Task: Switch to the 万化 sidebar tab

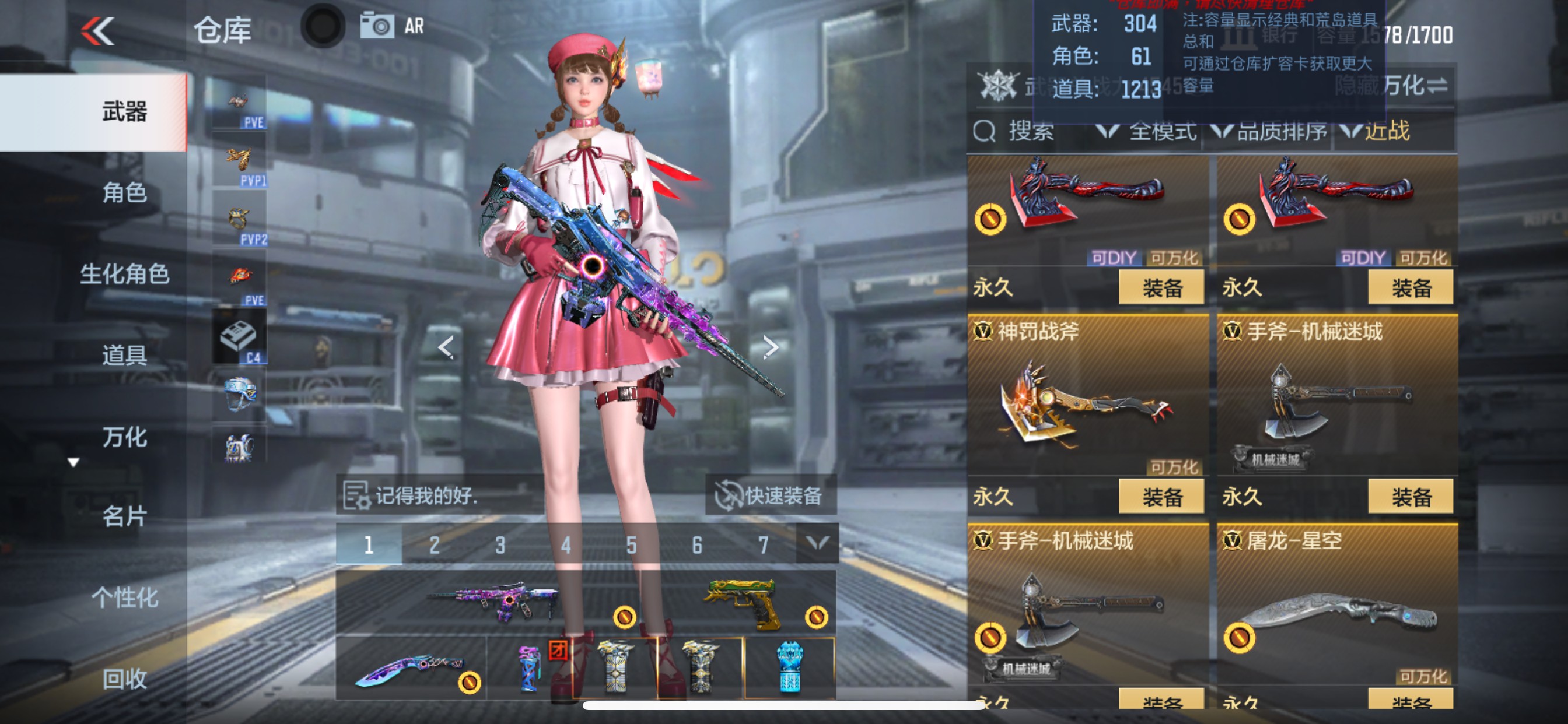Action: click(x=124, y=435)
